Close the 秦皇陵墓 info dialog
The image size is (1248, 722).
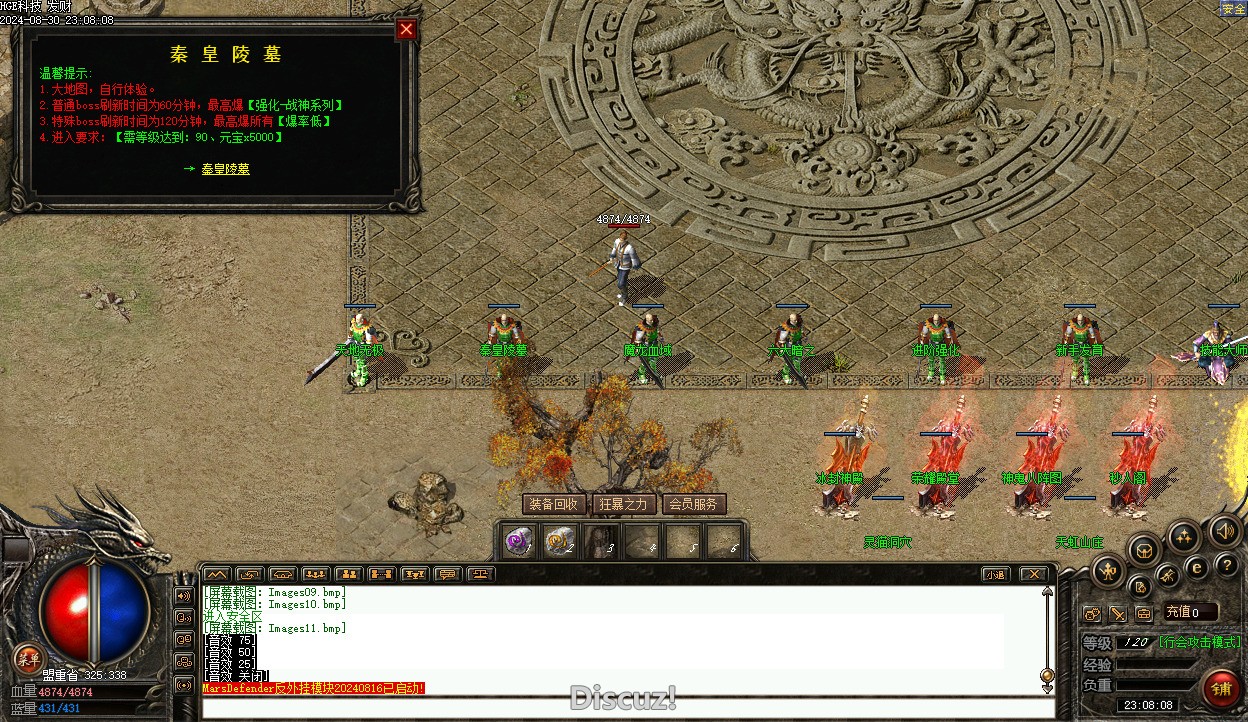(406, 29)
